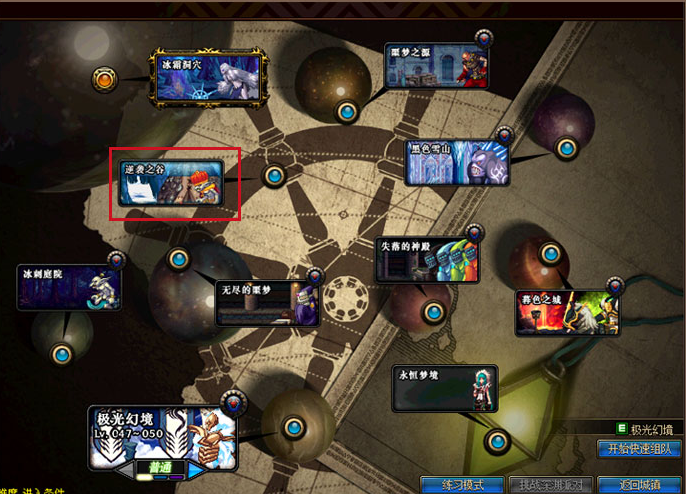
Task: Select the 冰霜洞穴 dungeon tile
Action: coord(206,76)
